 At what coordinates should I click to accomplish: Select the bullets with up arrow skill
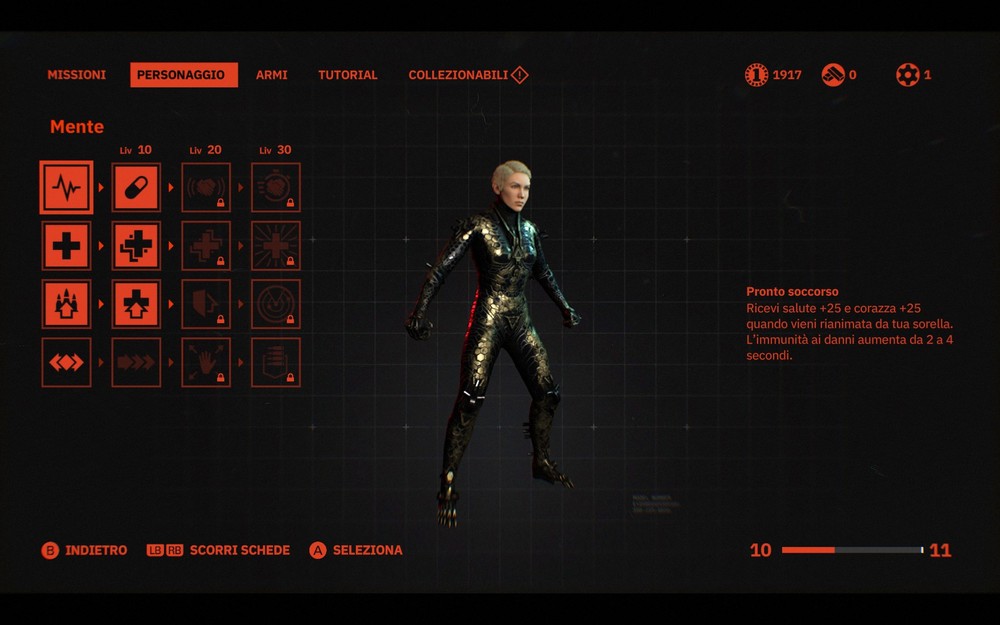(x=66, y=304)
